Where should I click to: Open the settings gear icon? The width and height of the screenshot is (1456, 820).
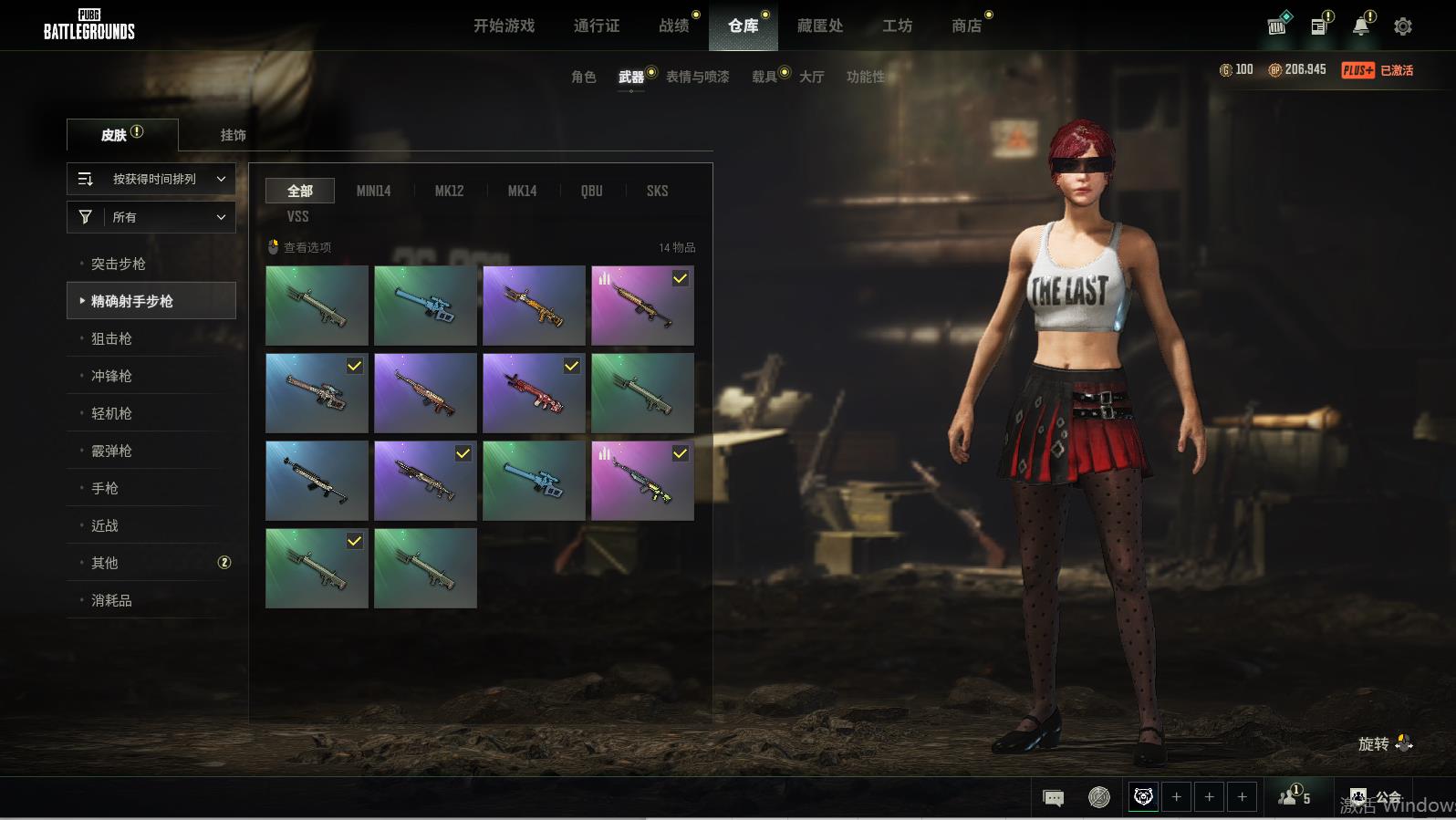click(1403, 26)
